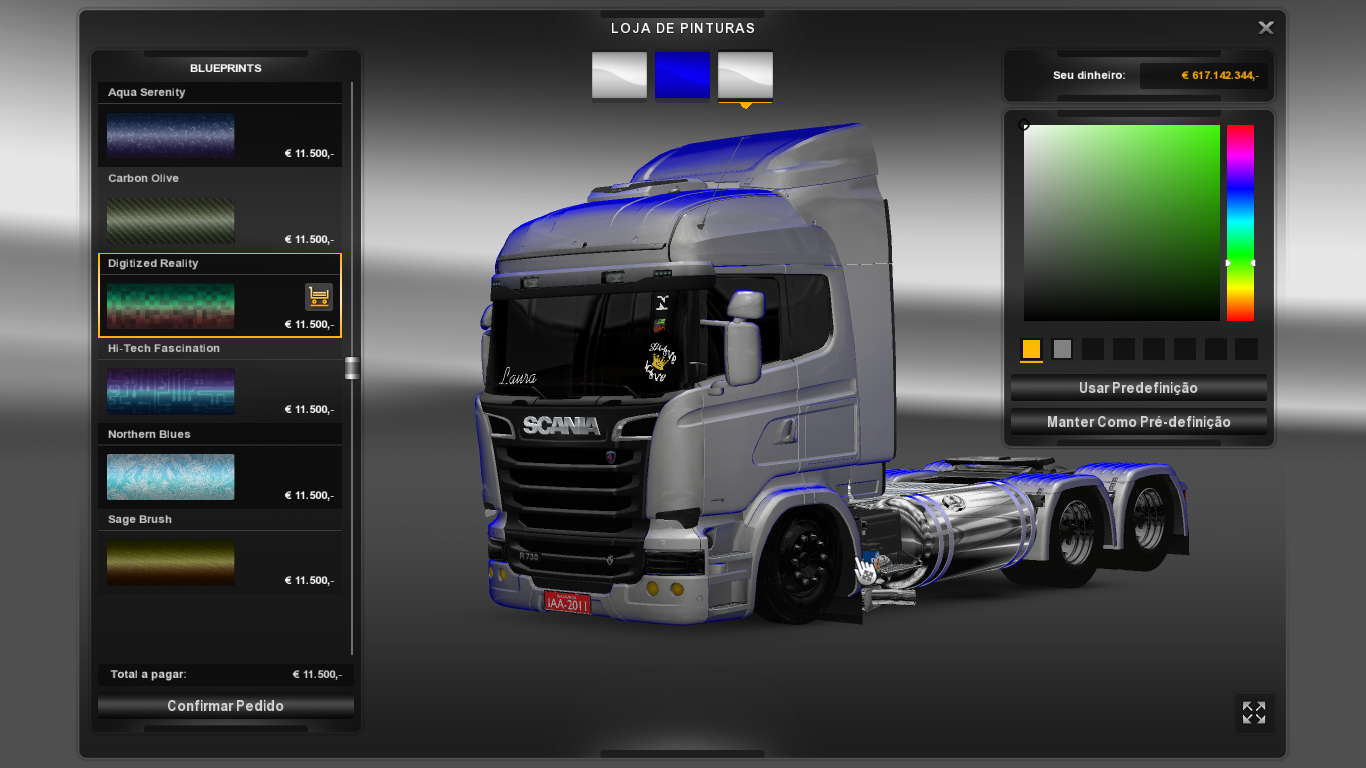
Task: Select the rightmost paint sample with orange underline
Action: click(x=744, y=76)
